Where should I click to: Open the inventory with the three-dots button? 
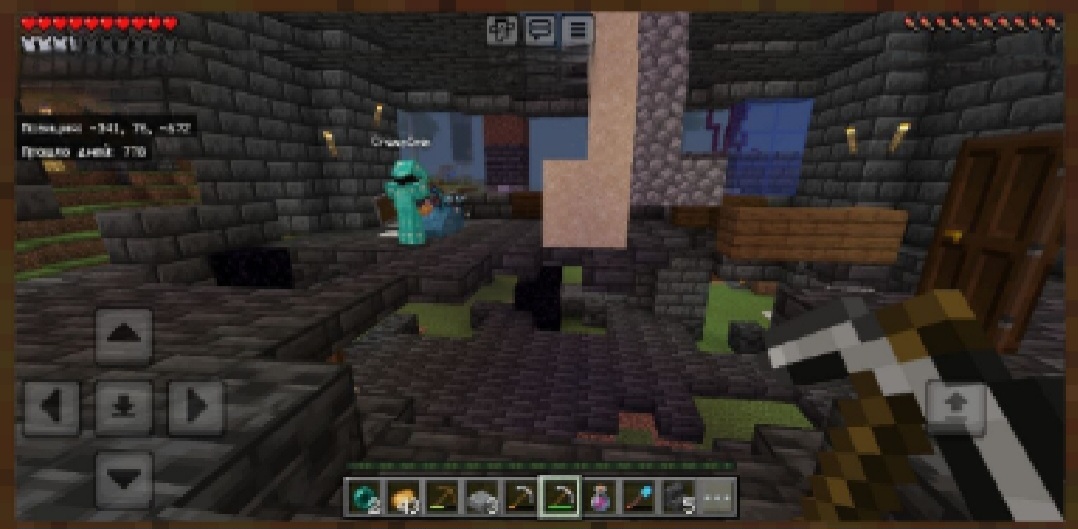click(x=716, y=494)
